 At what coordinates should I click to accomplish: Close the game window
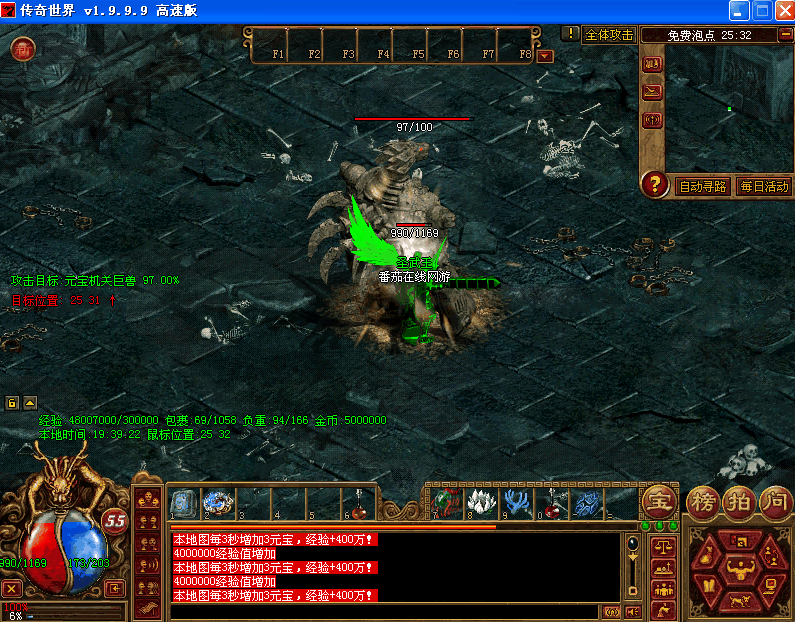781,10
